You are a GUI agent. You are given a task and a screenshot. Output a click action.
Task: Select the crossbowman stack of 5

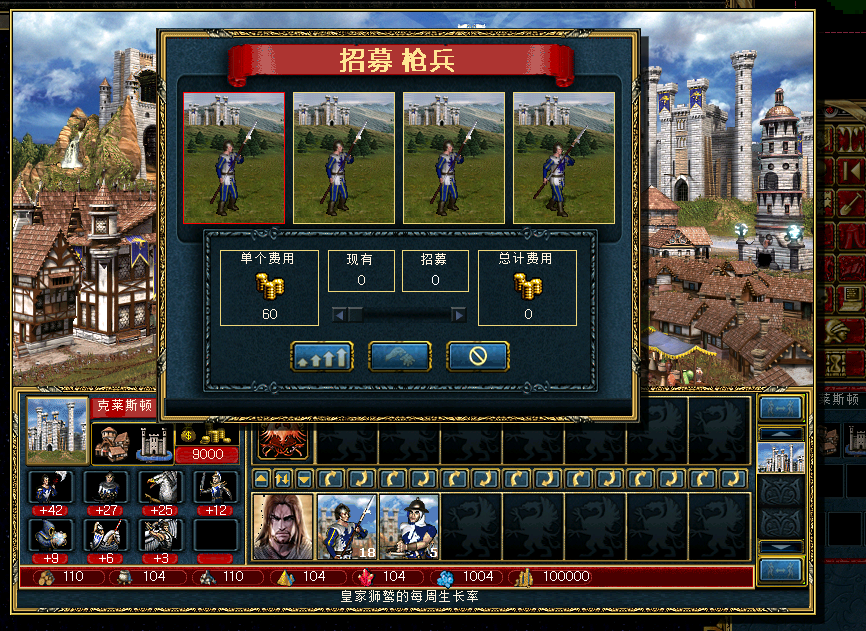409,526
